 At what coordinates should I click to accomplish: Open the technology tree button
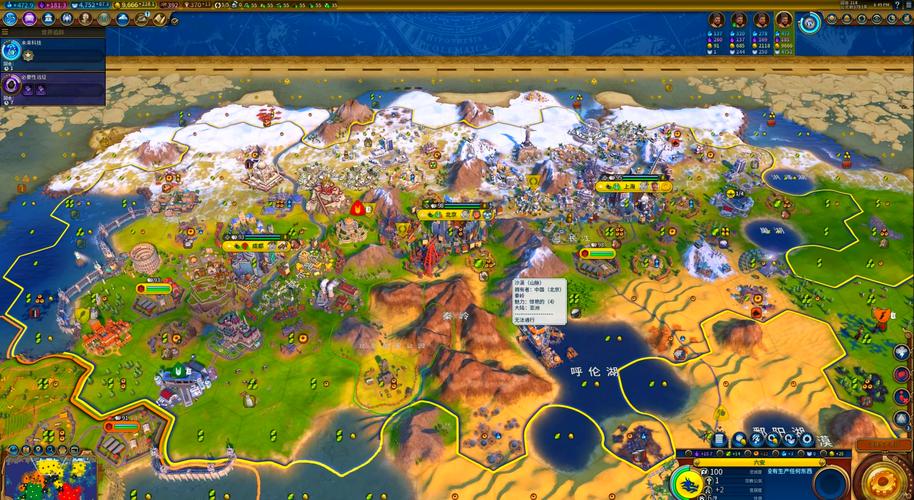[11, 19]
